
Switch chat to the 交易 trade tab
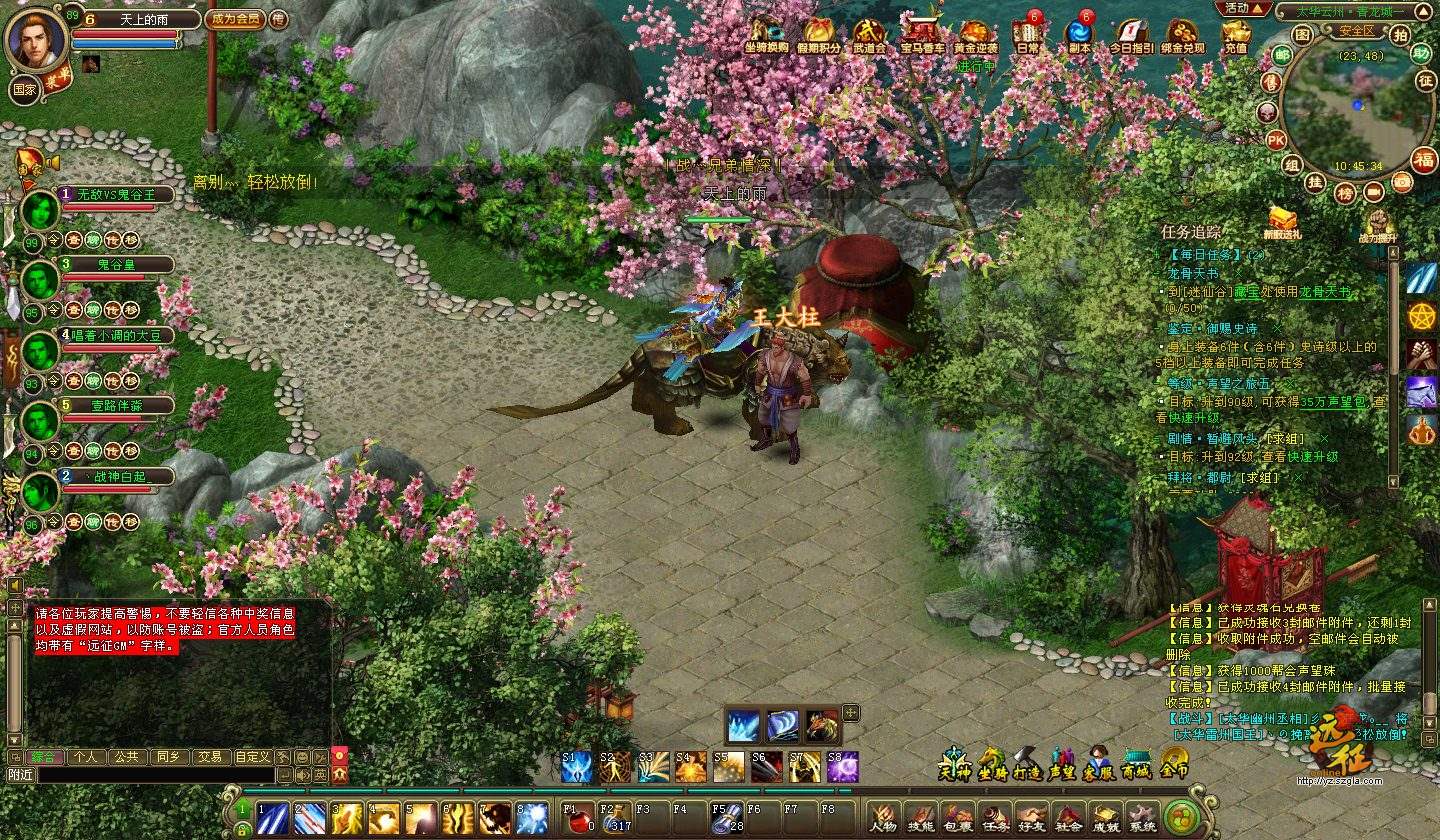click(x=209, y=757)
